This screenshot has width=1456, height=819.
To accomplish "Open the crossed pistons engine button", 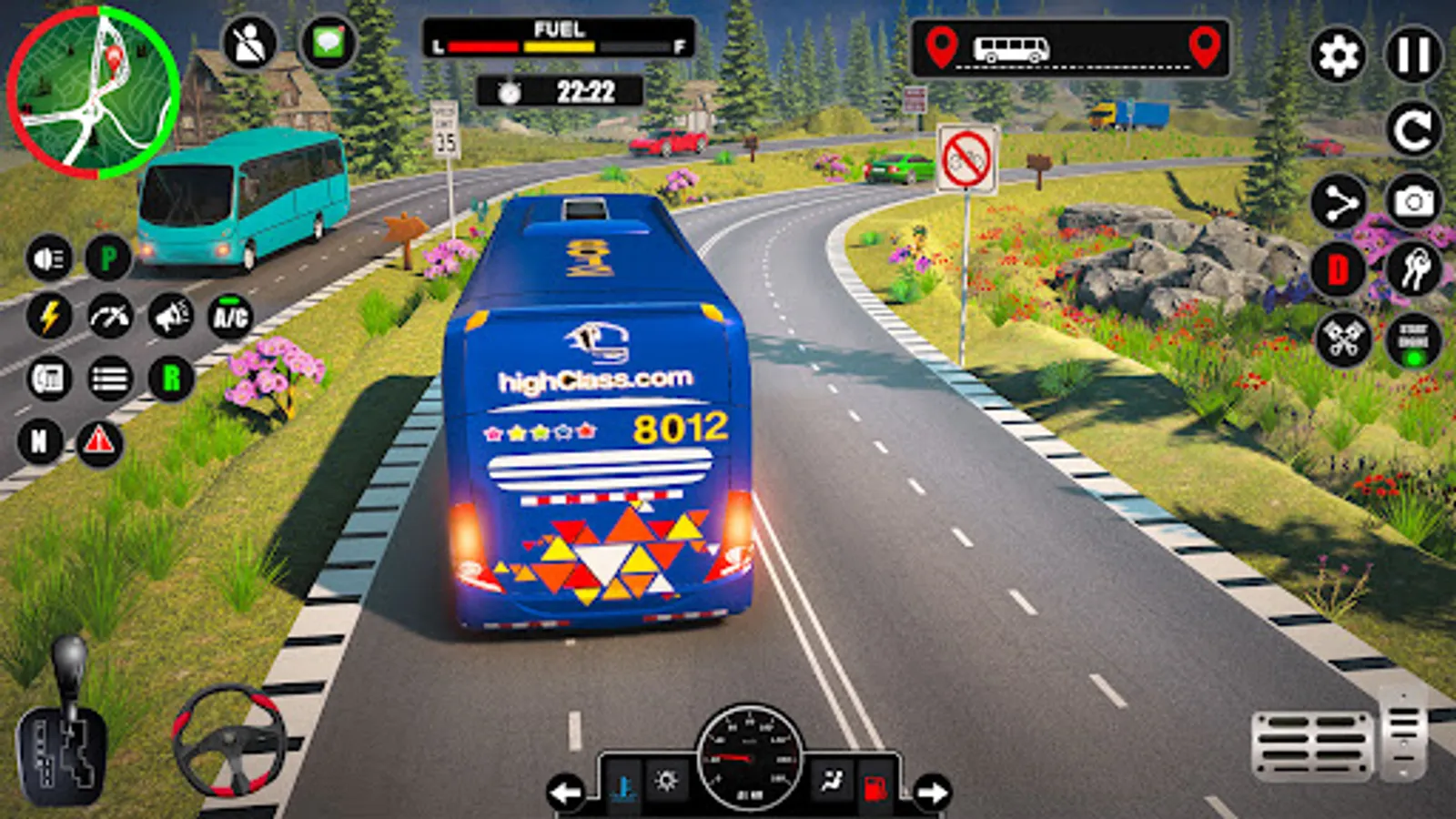I will click(1342, 340).
